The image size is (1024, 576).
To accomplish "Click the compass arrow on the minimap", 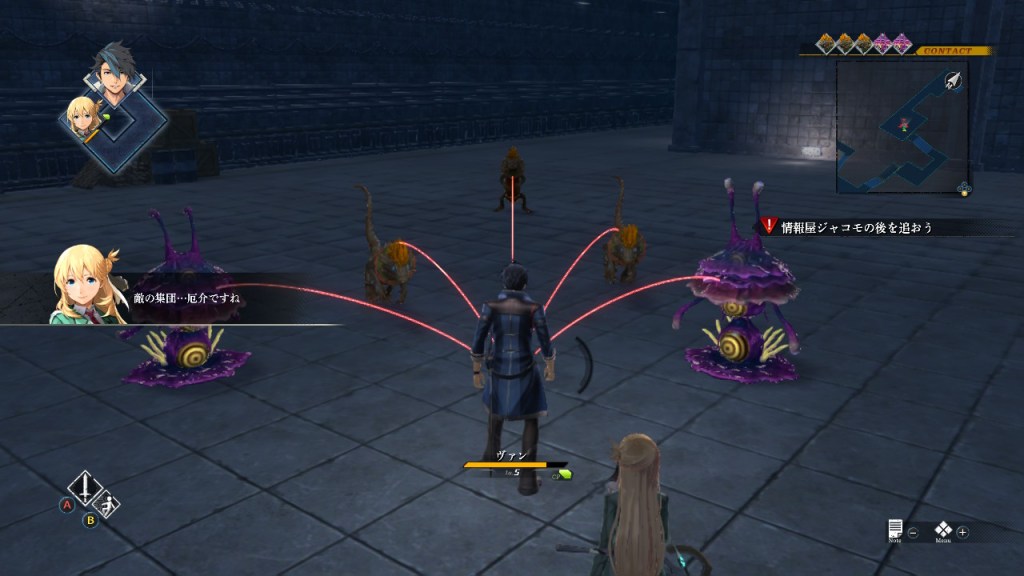I will [952, 81].
